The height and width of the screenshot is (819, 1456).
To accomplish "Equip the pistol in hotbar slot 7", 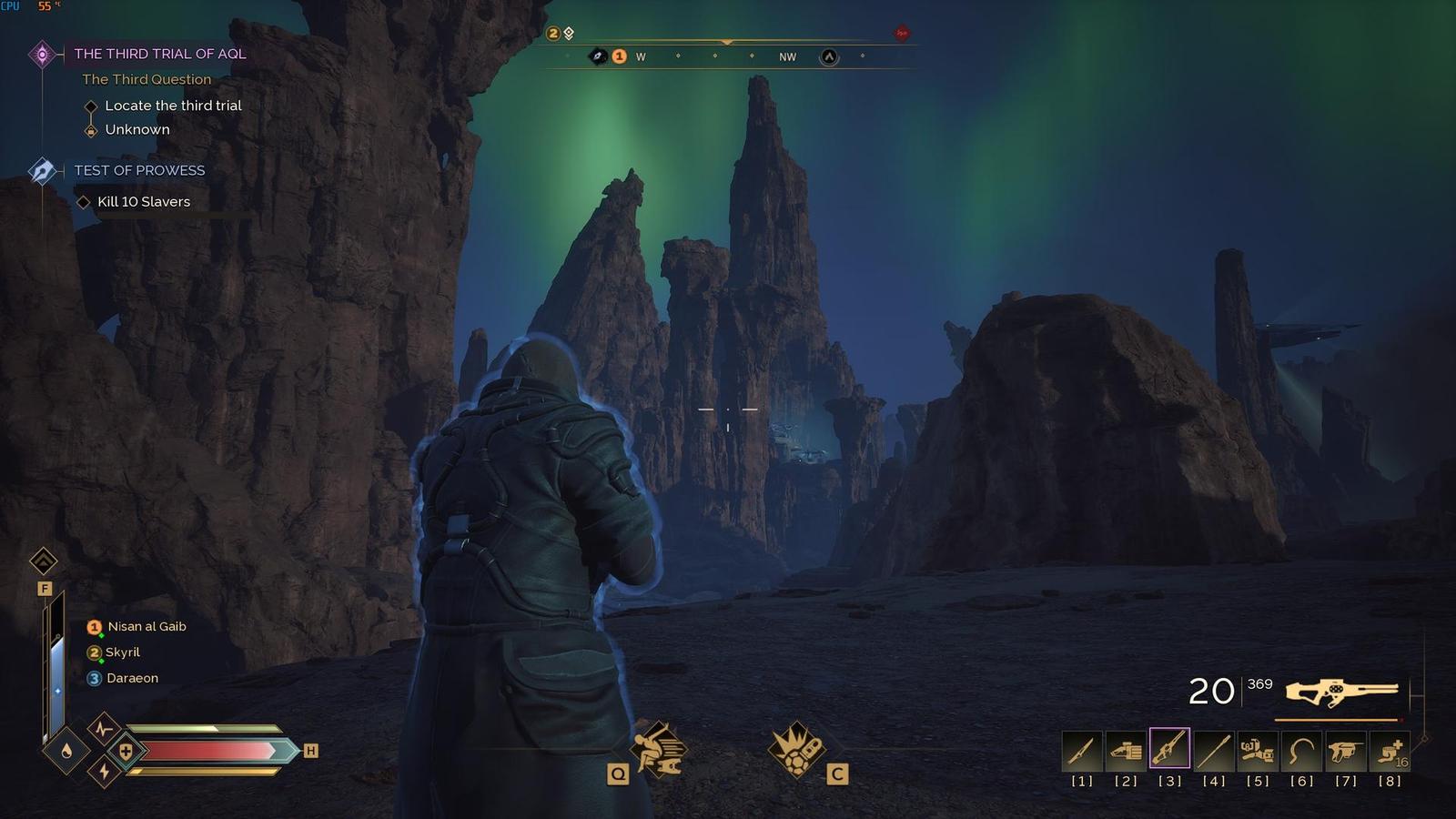I will (1345, 751).
